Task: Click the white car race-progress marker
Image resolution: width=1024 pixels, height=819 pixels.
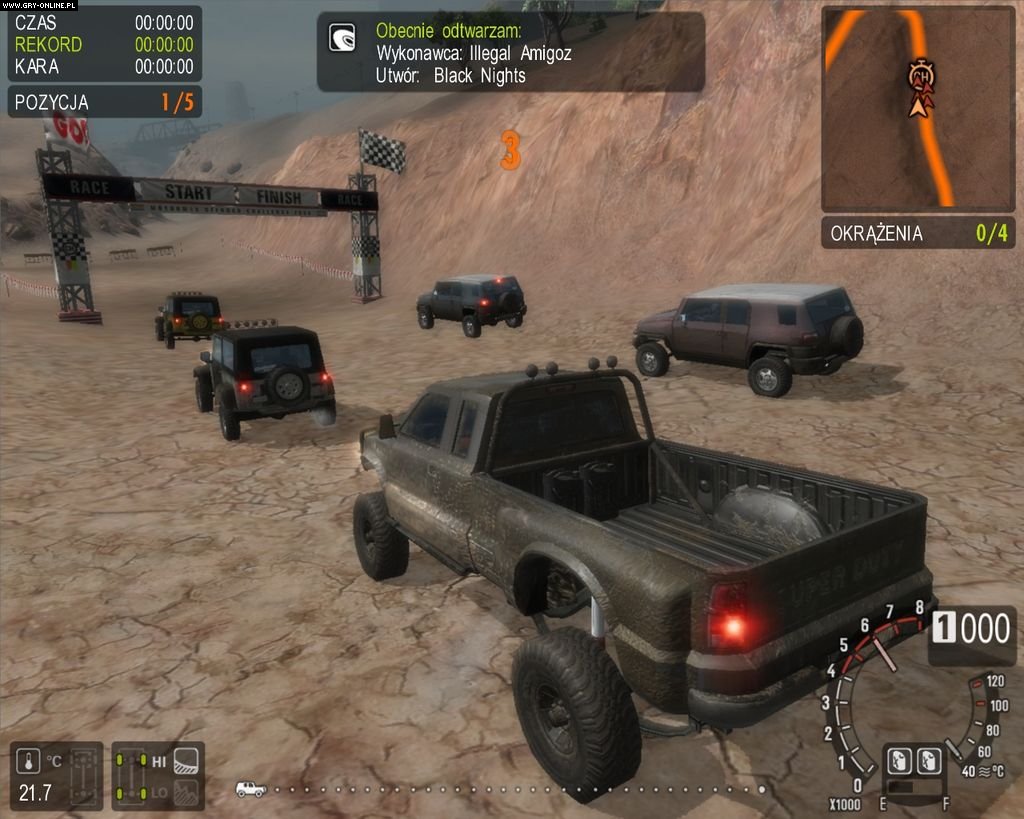Action: point(250,789)
